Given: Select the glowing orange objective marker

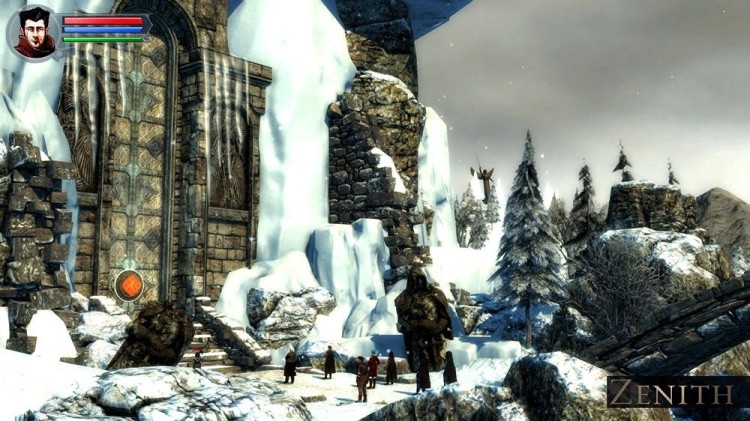Looking at the screenshot, I should coord(128,285).
